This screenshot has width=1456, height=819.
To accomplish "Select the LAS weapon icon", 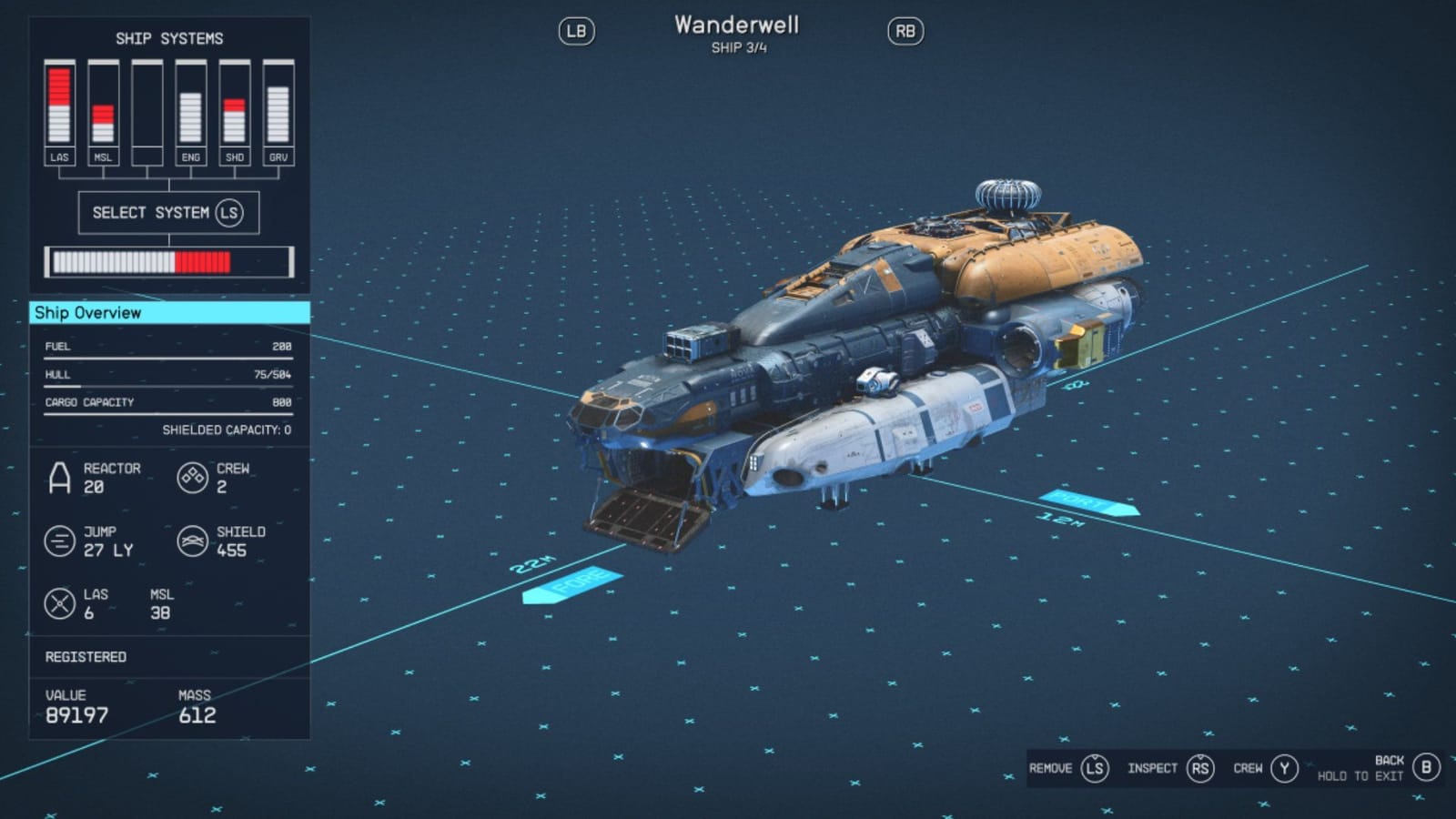I will point(61,602).
